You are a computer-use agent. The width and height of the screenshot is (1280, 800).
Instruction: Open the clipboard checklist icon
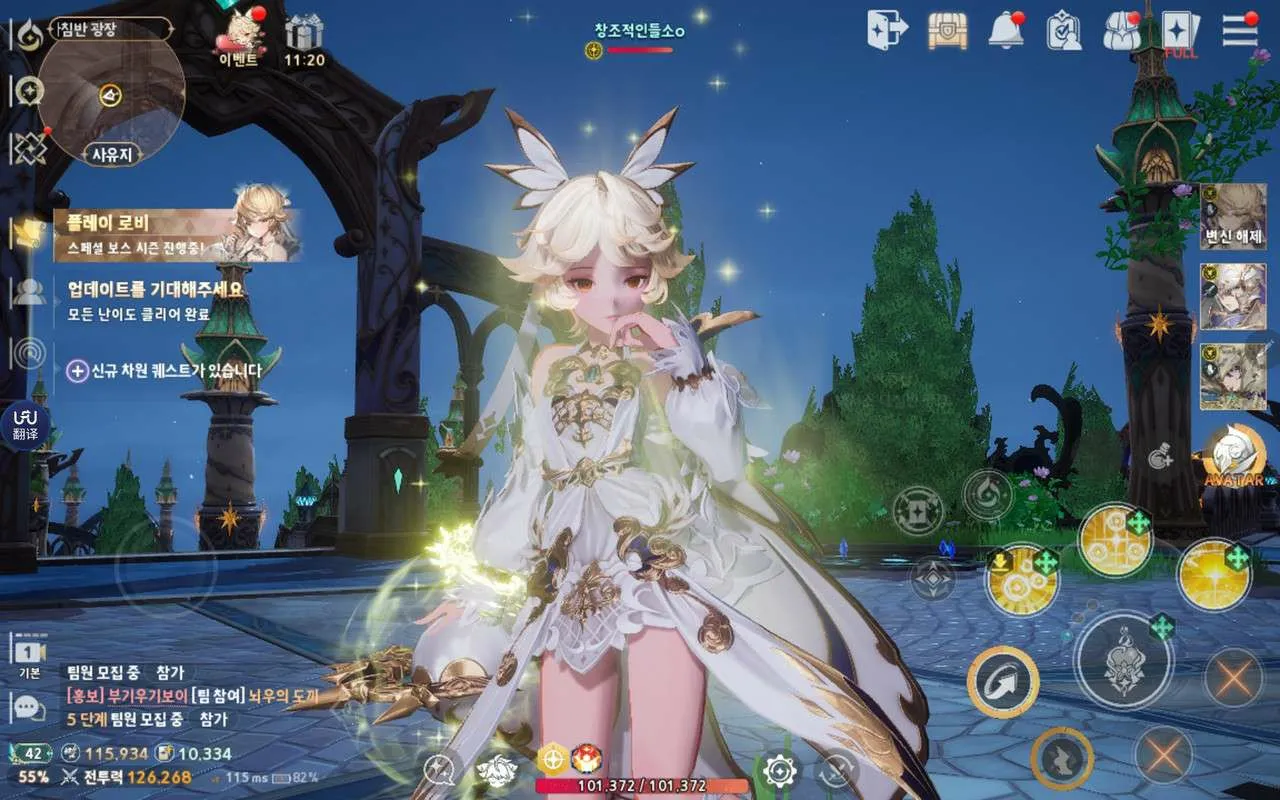(x=1063, y=31)
